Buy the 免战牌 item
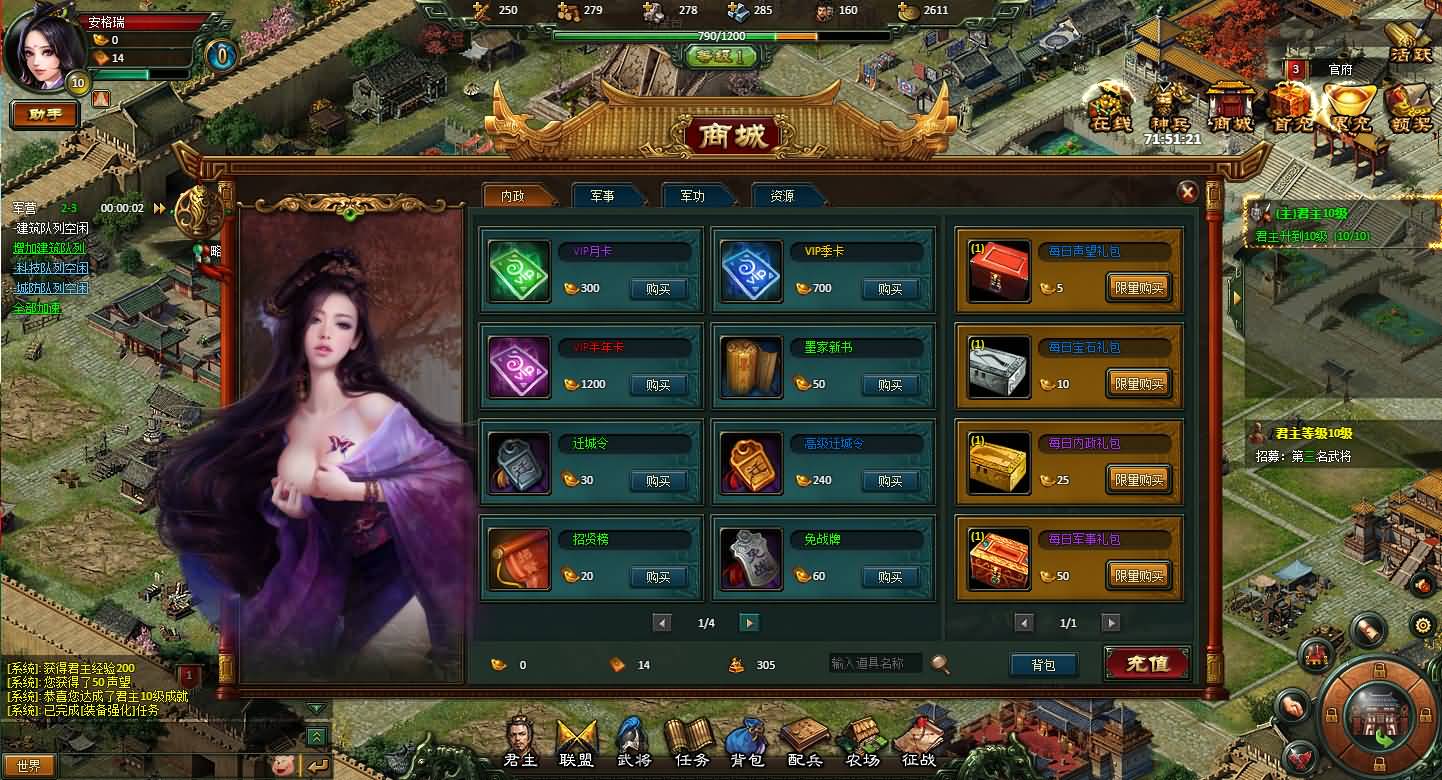Image resolution: width=1442 pixels, height=780 pixels. 889,577
